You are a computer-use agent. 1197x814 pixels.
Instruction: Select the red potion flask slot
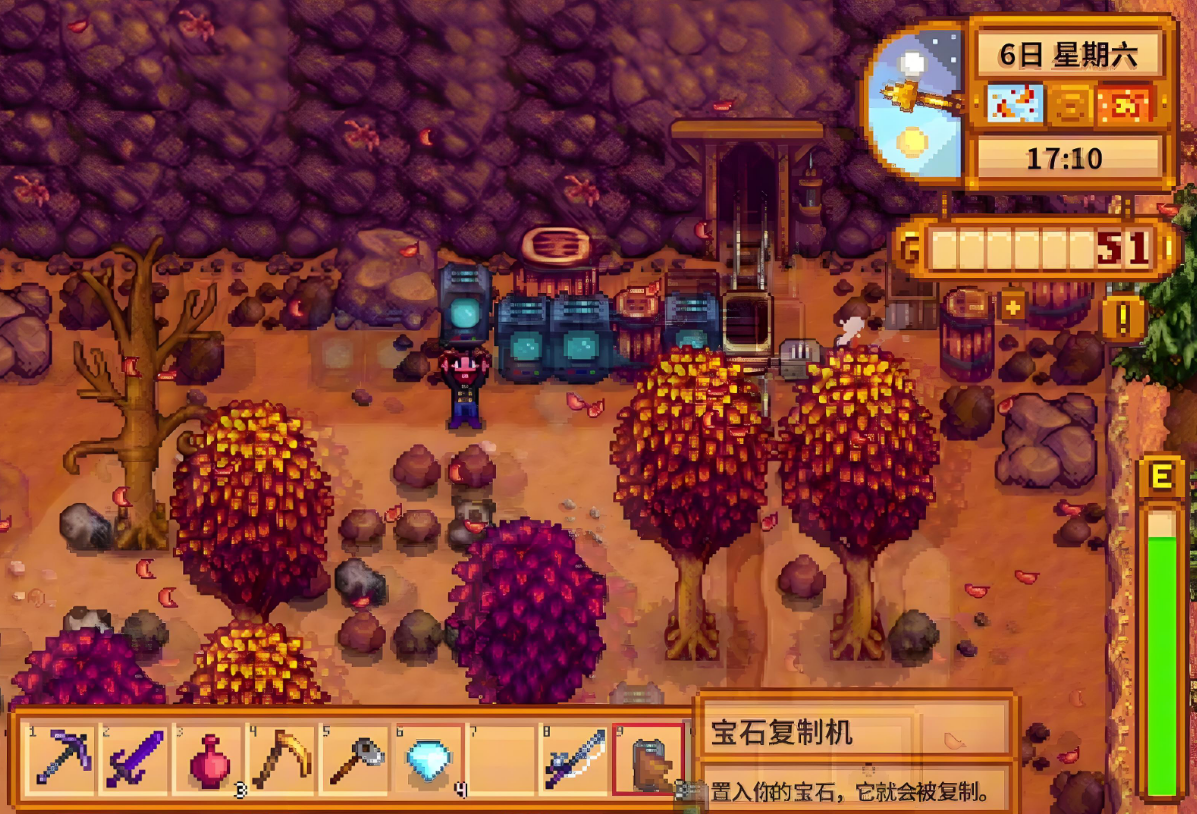click(x=209, y=759)
